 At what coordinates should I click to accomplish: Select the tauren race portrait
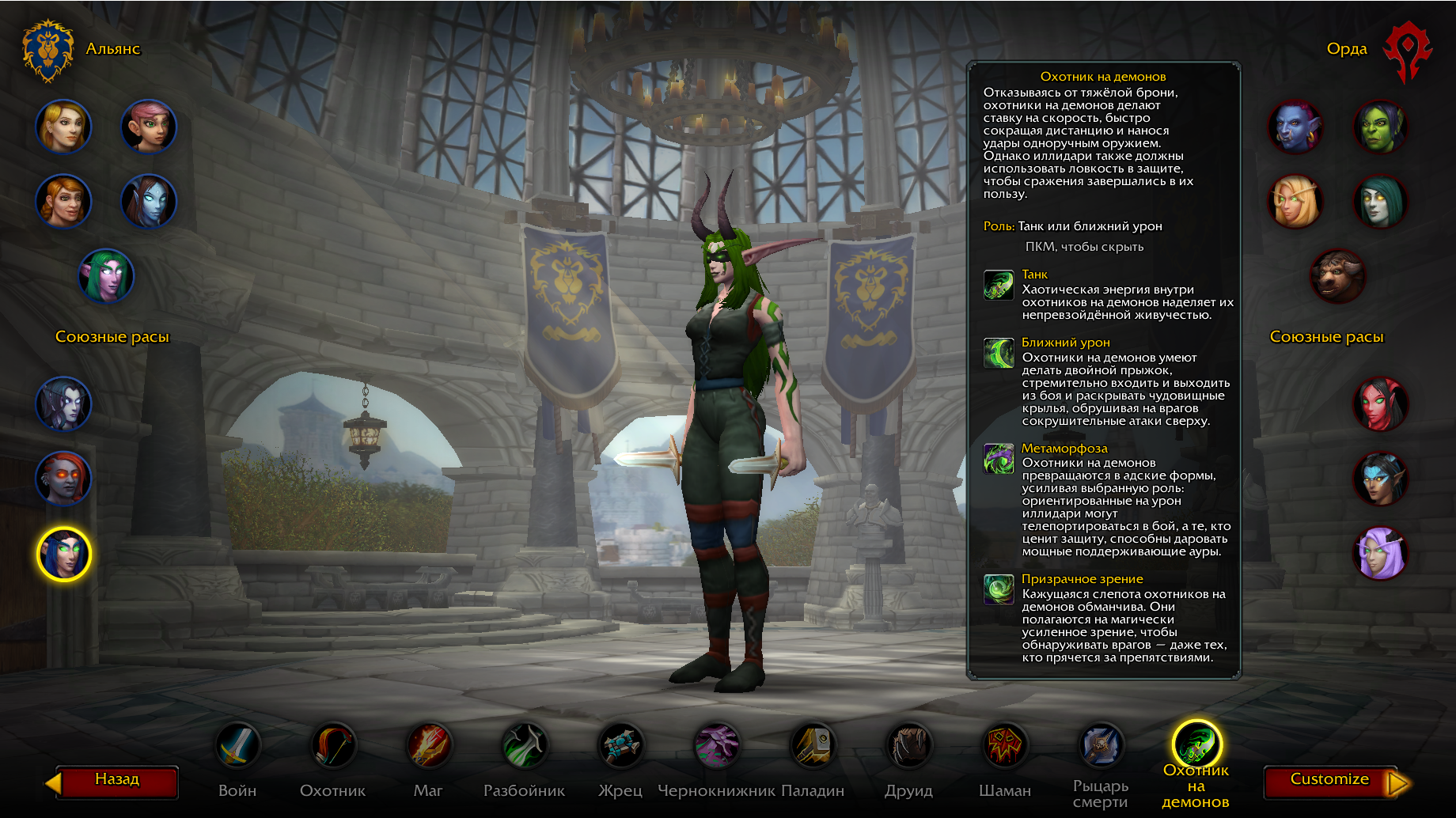[x=1337, y=277]
